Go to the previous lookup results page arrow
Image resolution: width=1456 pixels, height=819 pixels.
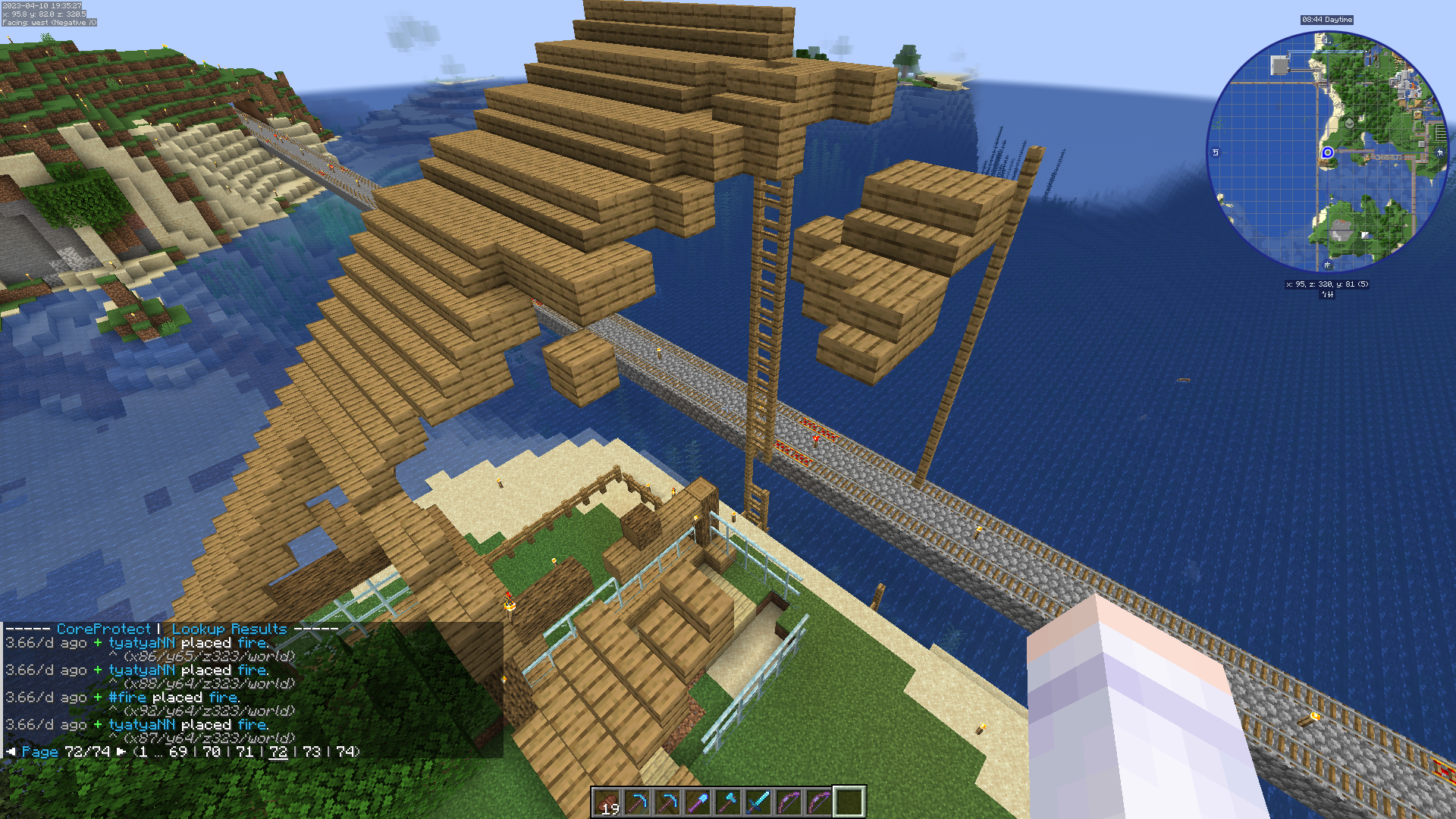coord(11,752)
